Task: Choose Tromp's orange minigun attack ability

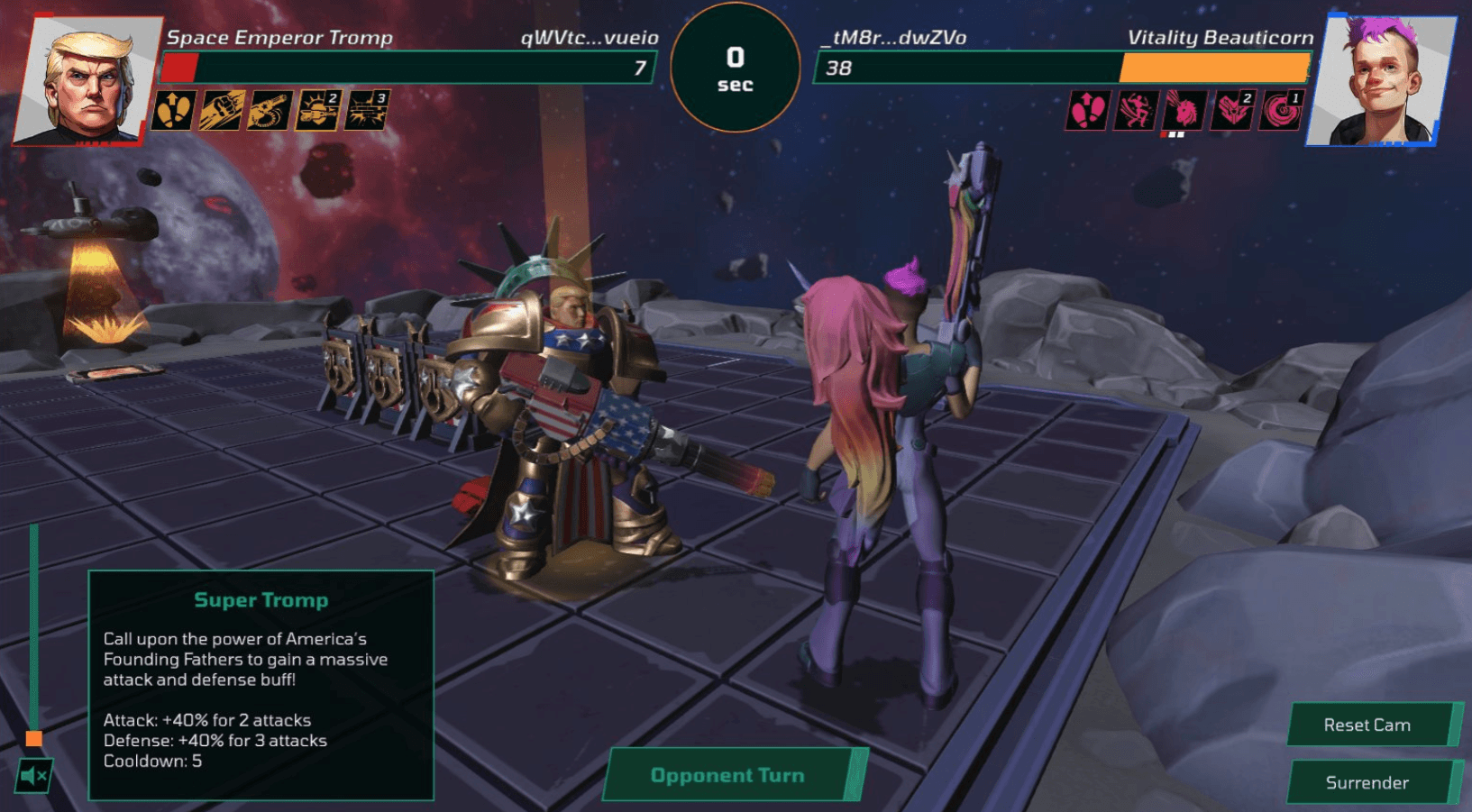Action: [x=270, y=111]
